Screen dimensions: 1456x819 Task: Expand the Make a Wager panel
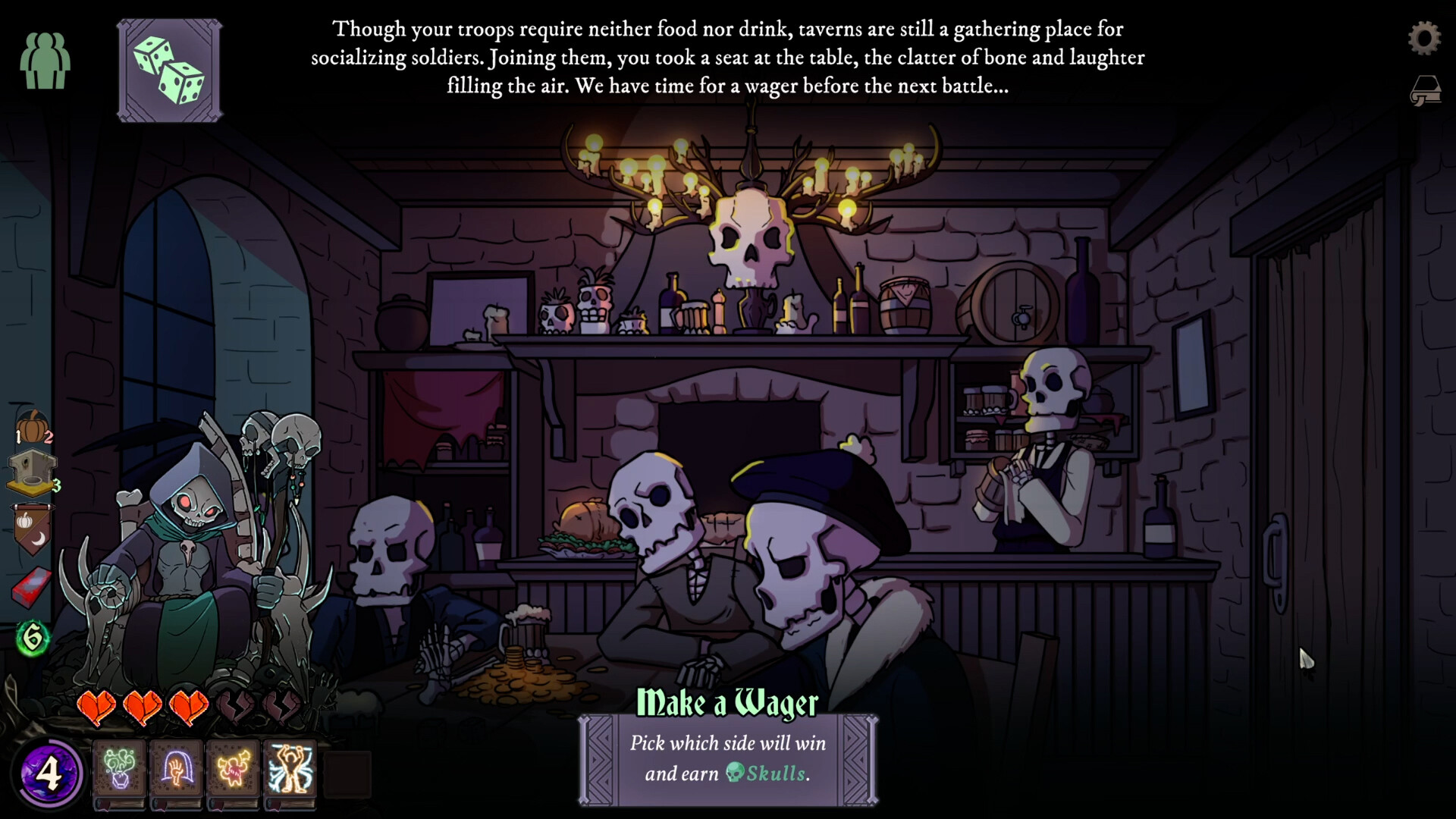click(x=728, y=758)
